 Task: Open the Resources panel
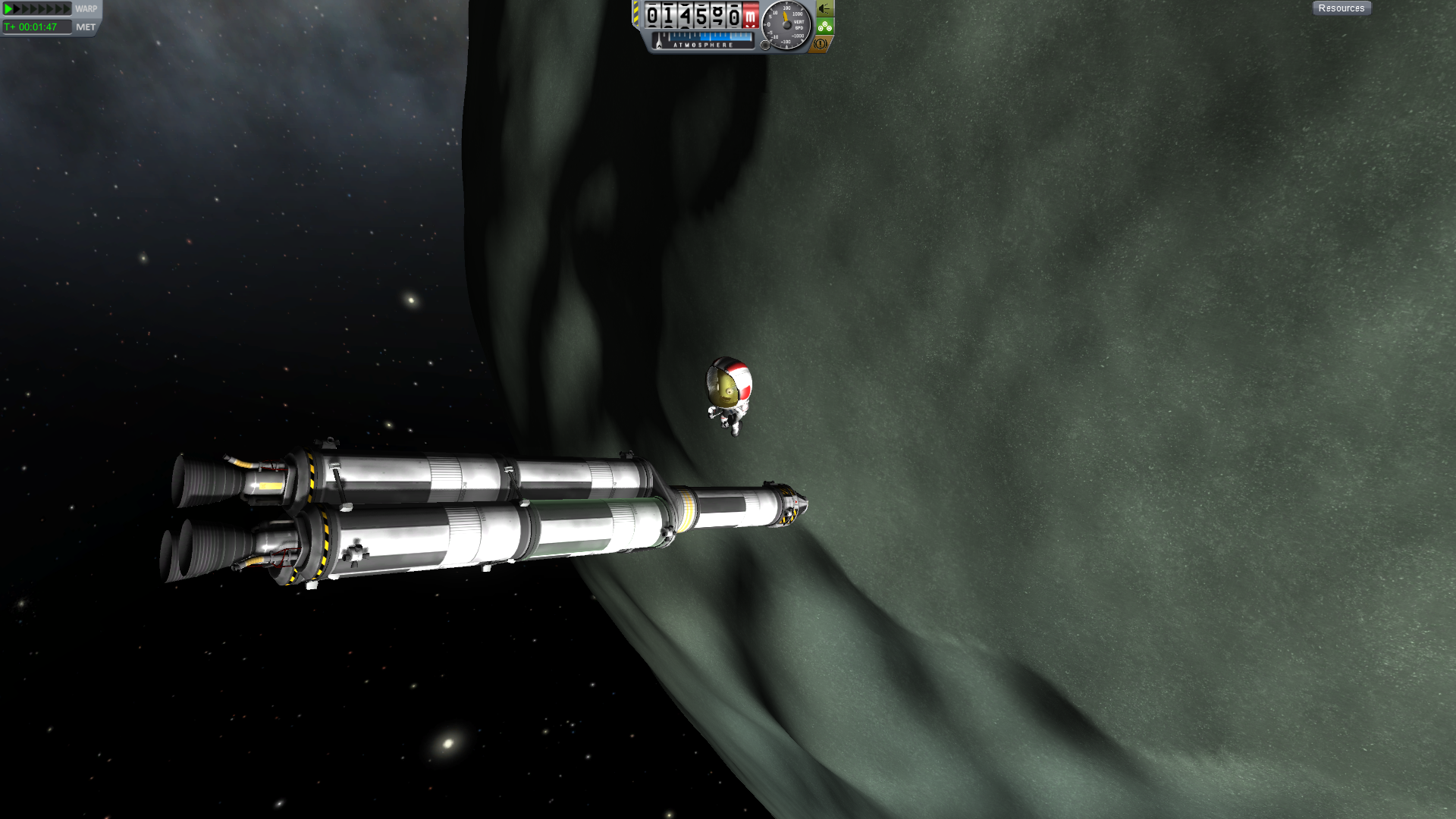[1341, 8]
